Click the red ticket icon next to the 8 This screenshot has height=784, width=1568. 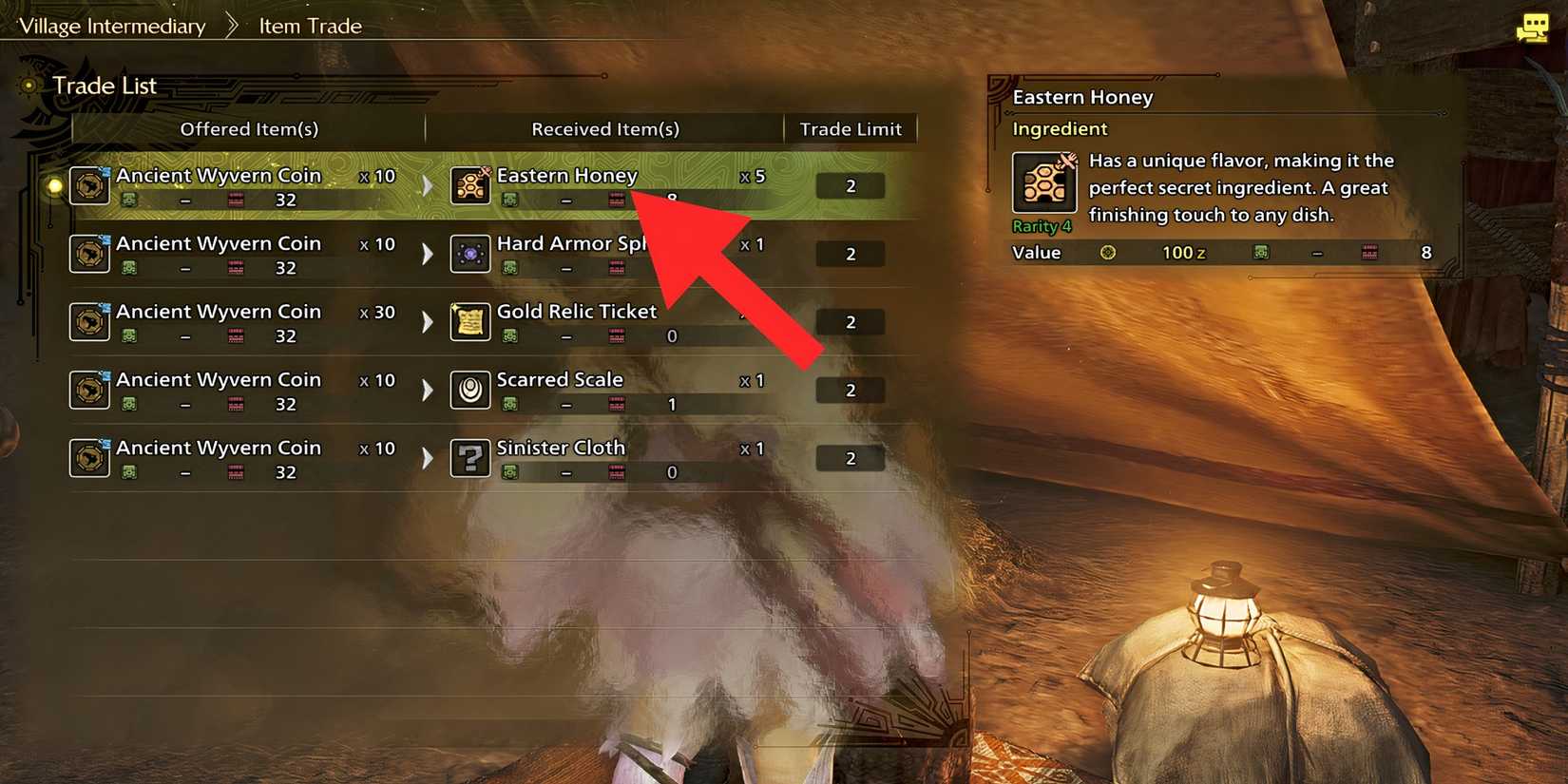tap(1372, 253)
